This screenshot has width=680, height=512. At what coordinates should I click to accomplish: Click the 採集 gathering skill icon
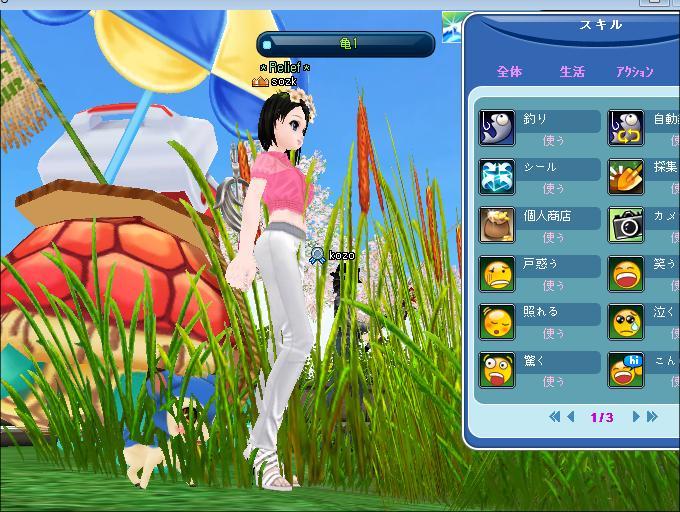[x=627, y=177]
